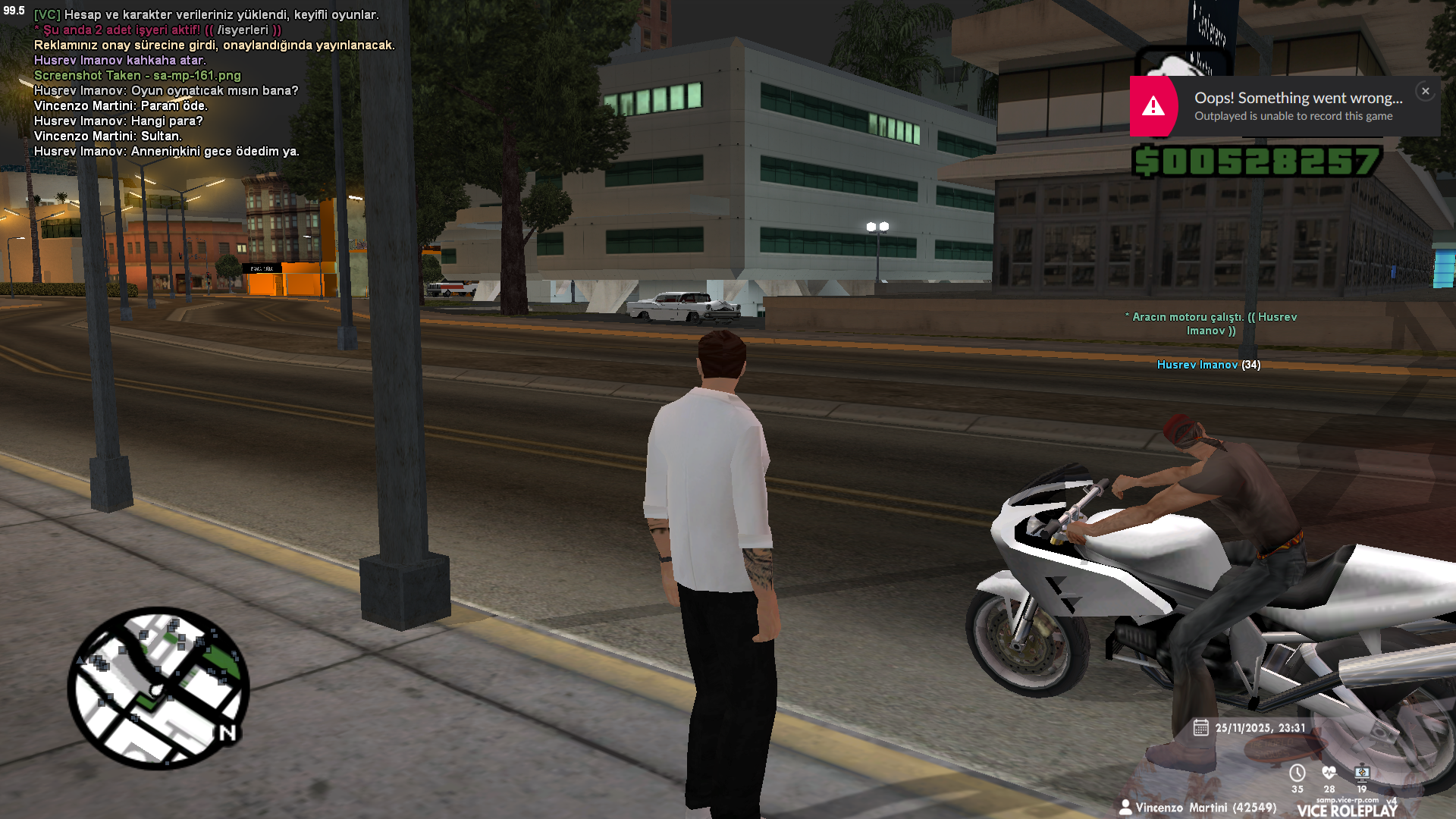Click the circular city minimap
The width and height of the screenshot is (1456, 819).
tap(158, 688)
